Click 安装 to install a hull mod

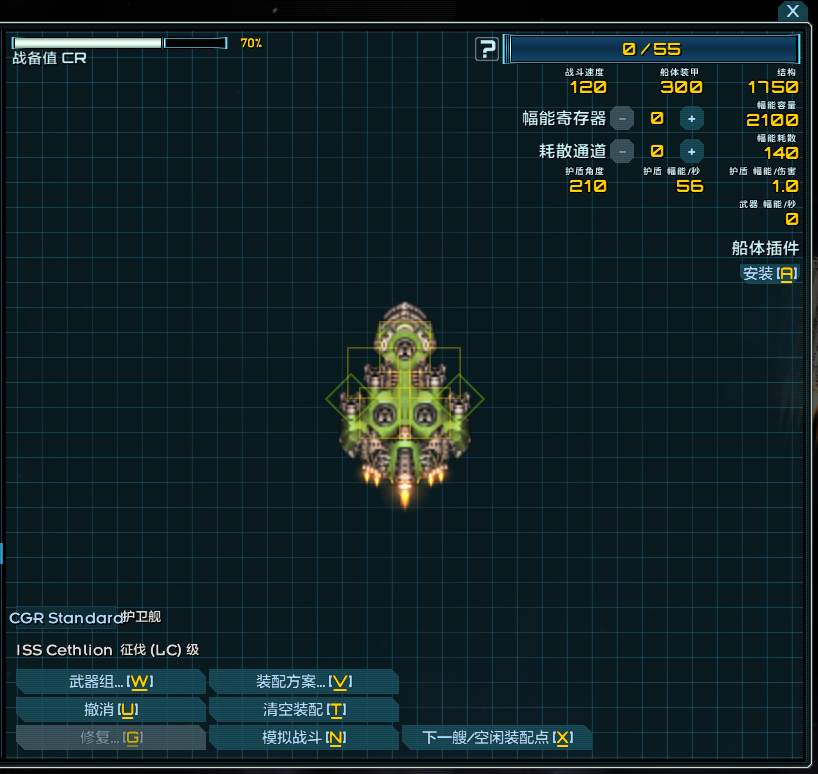769,273
